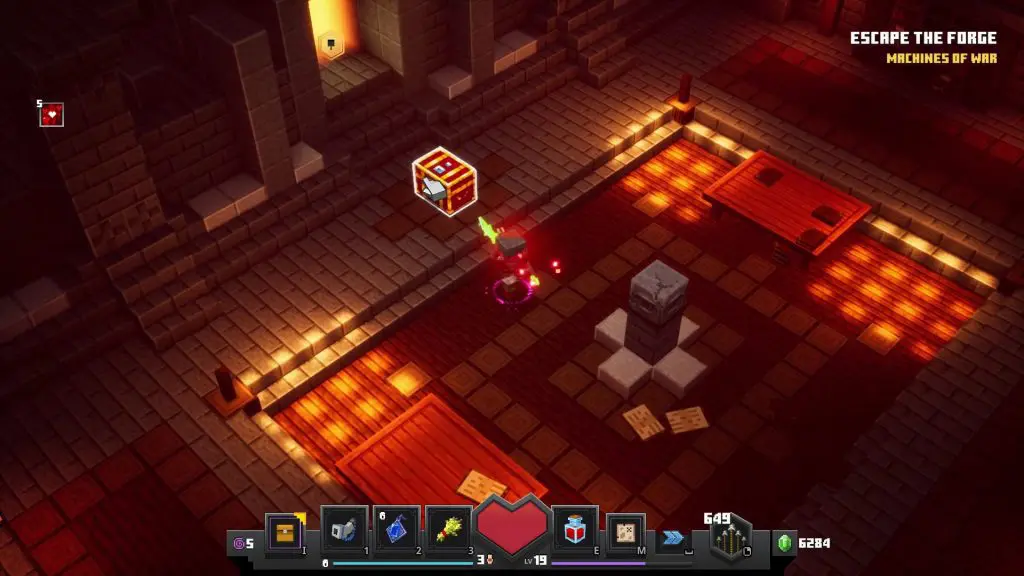
Task: Click the red lives heart icon
Action: point(52,115)
